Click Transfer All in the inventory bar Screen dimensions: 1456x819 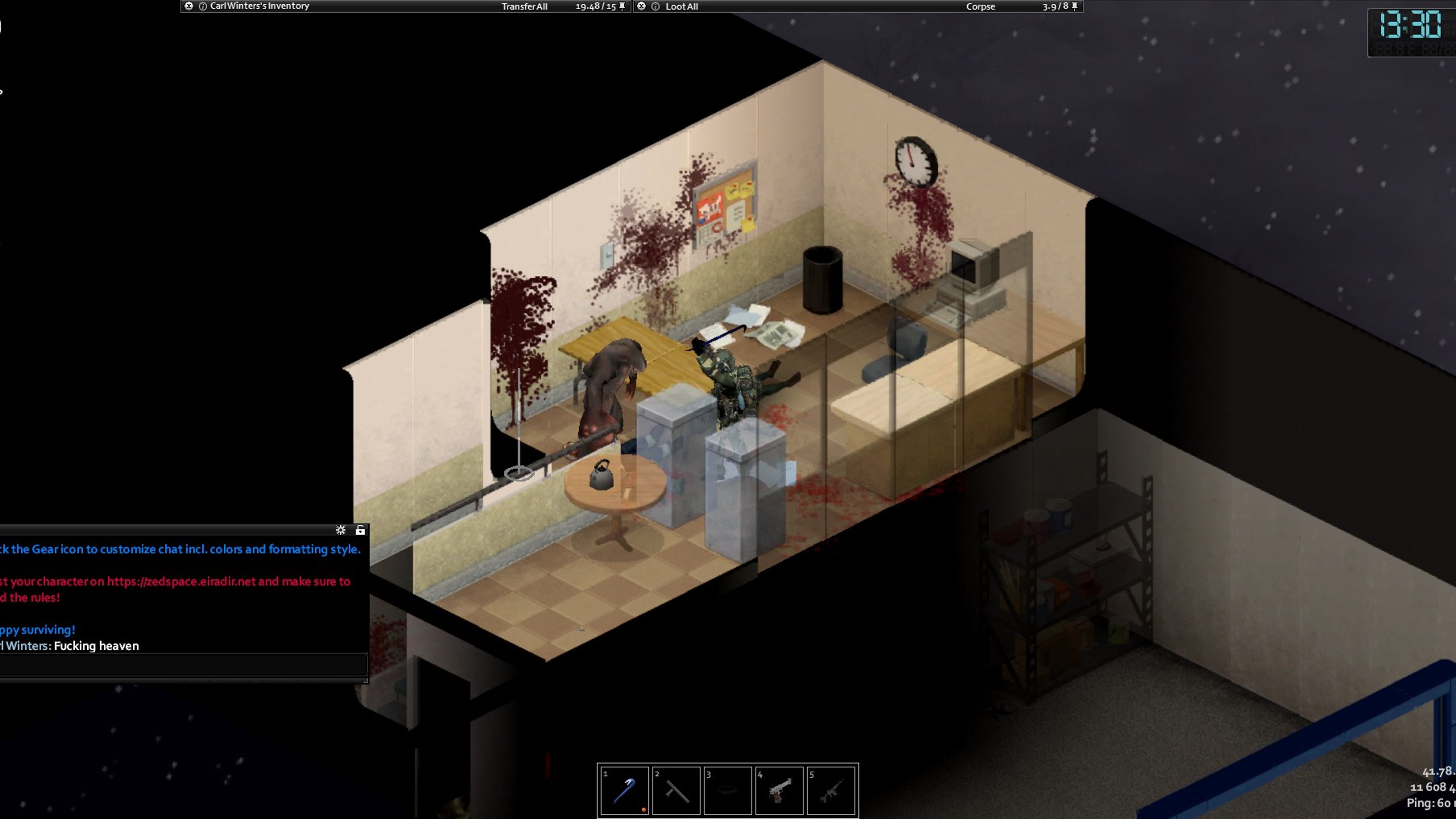tap(524, 7)
